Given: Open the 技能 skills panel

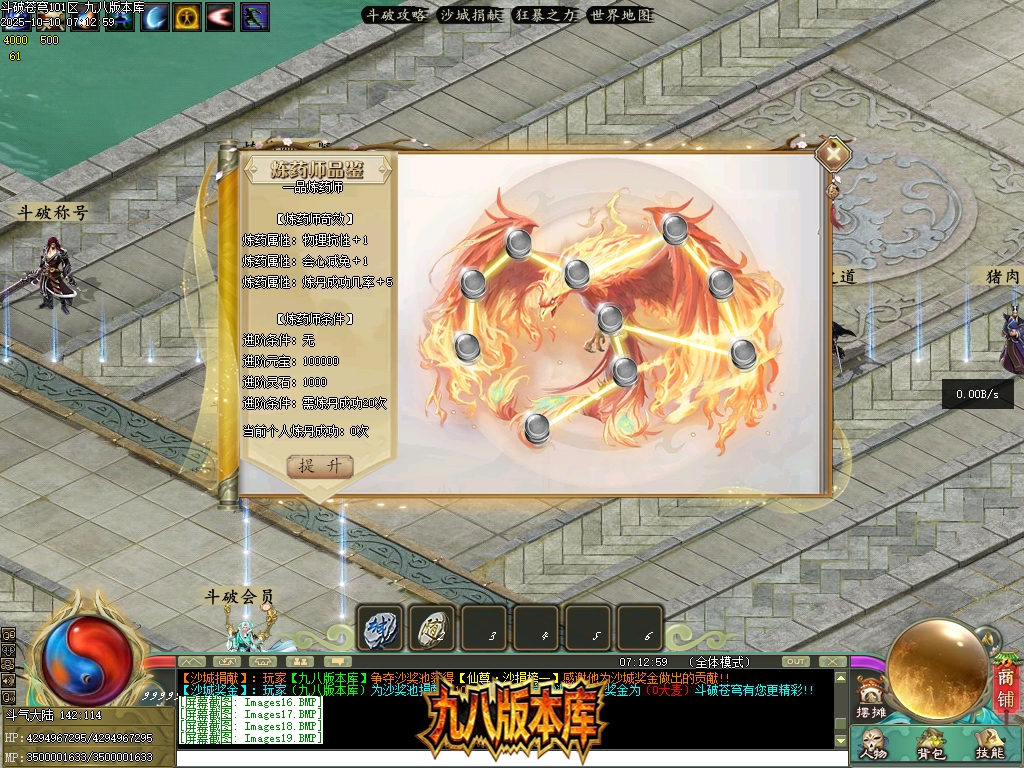Looking at the screenshot, I should (989, 745).
